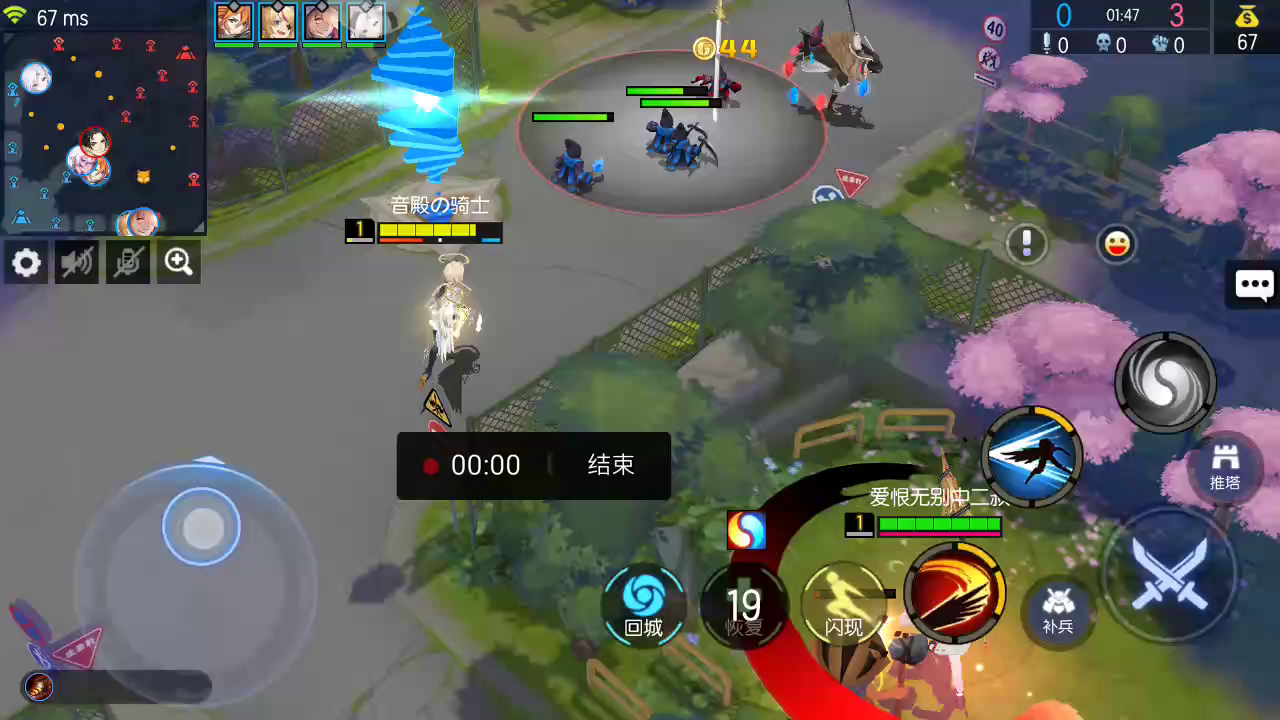Activate the red claw skill icon
Image resolution: width=1280 pixels, height=720 pixels.
point(953,590)
